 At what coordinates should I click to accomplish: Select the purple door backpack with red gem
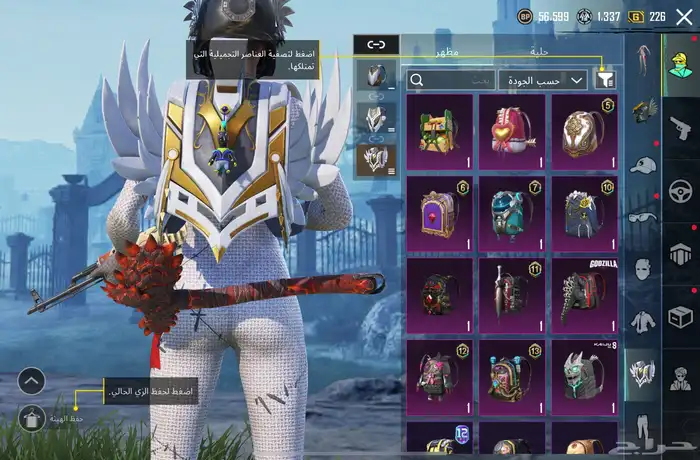pos(439,213)
